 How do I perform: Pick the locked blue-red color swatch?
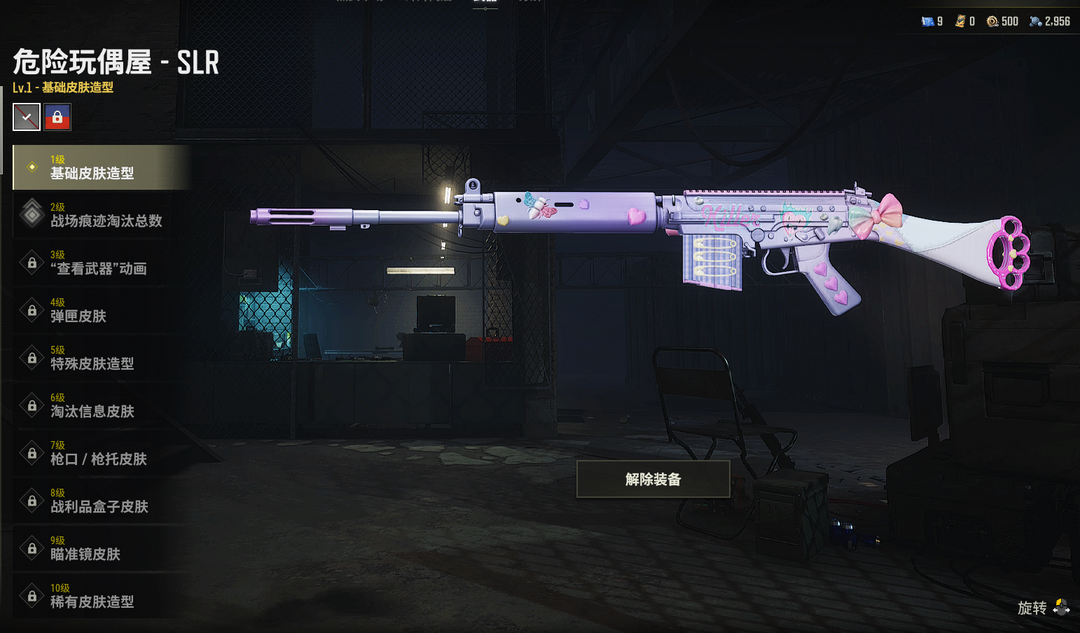[58, 117]
